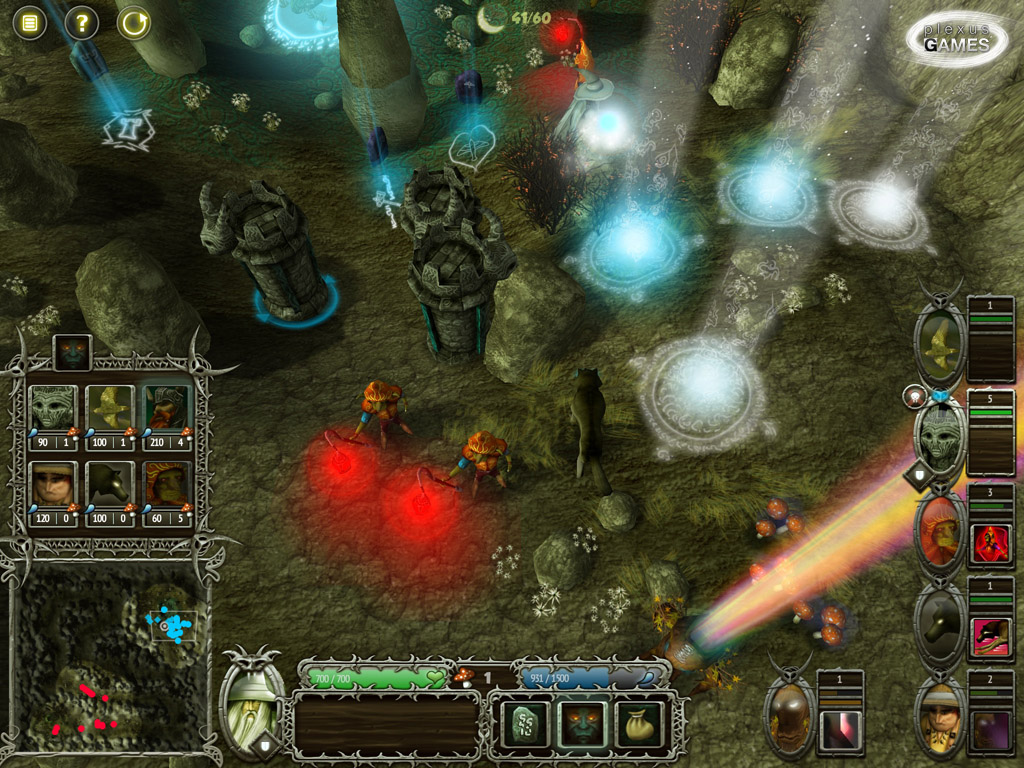
Task: Summon the headband warrior costing 120
Action: [x=52, y=485]
